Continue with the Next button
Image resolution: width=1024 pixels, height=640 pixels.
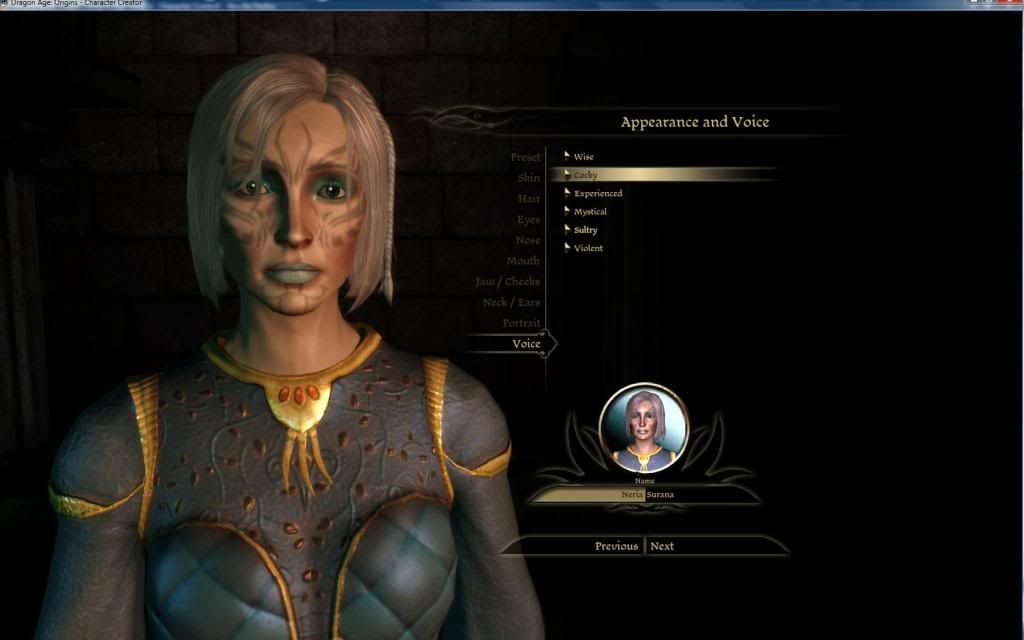[x=662, y=546]
